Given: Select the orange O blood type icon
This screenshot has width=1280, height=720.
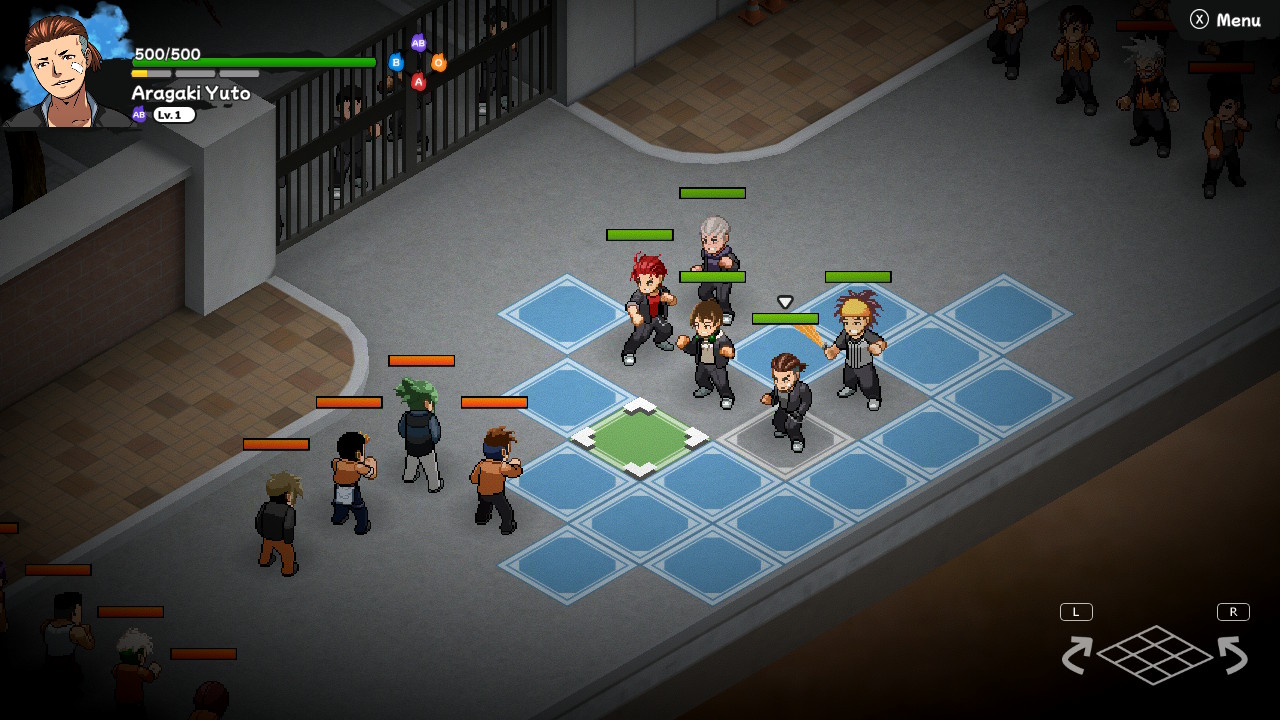Looking at the screenshot, I should point(438,62).
